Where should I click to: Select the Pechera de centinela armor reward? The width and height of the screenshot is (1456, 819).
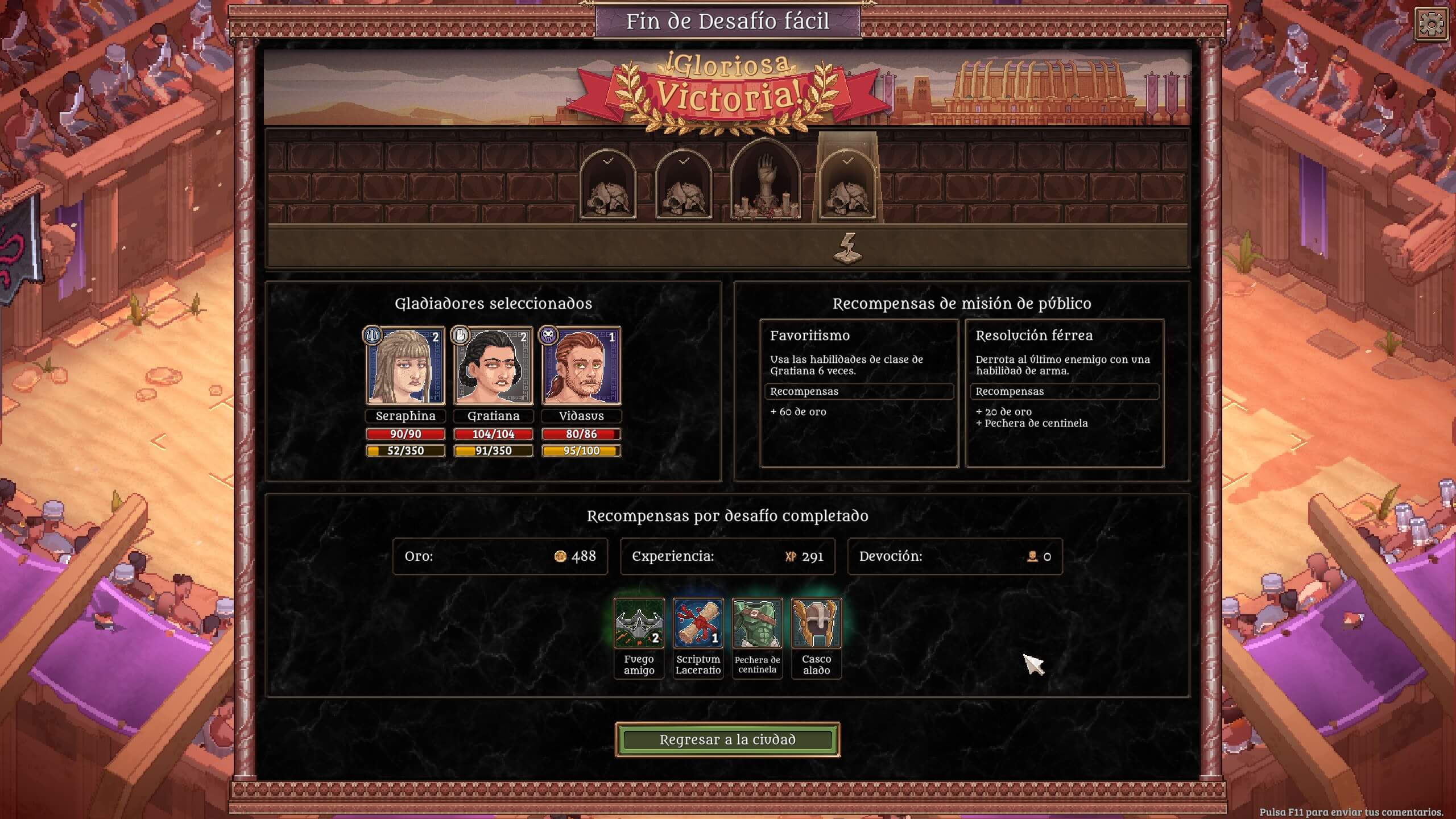pyautogui.click(x=758, y=623)
